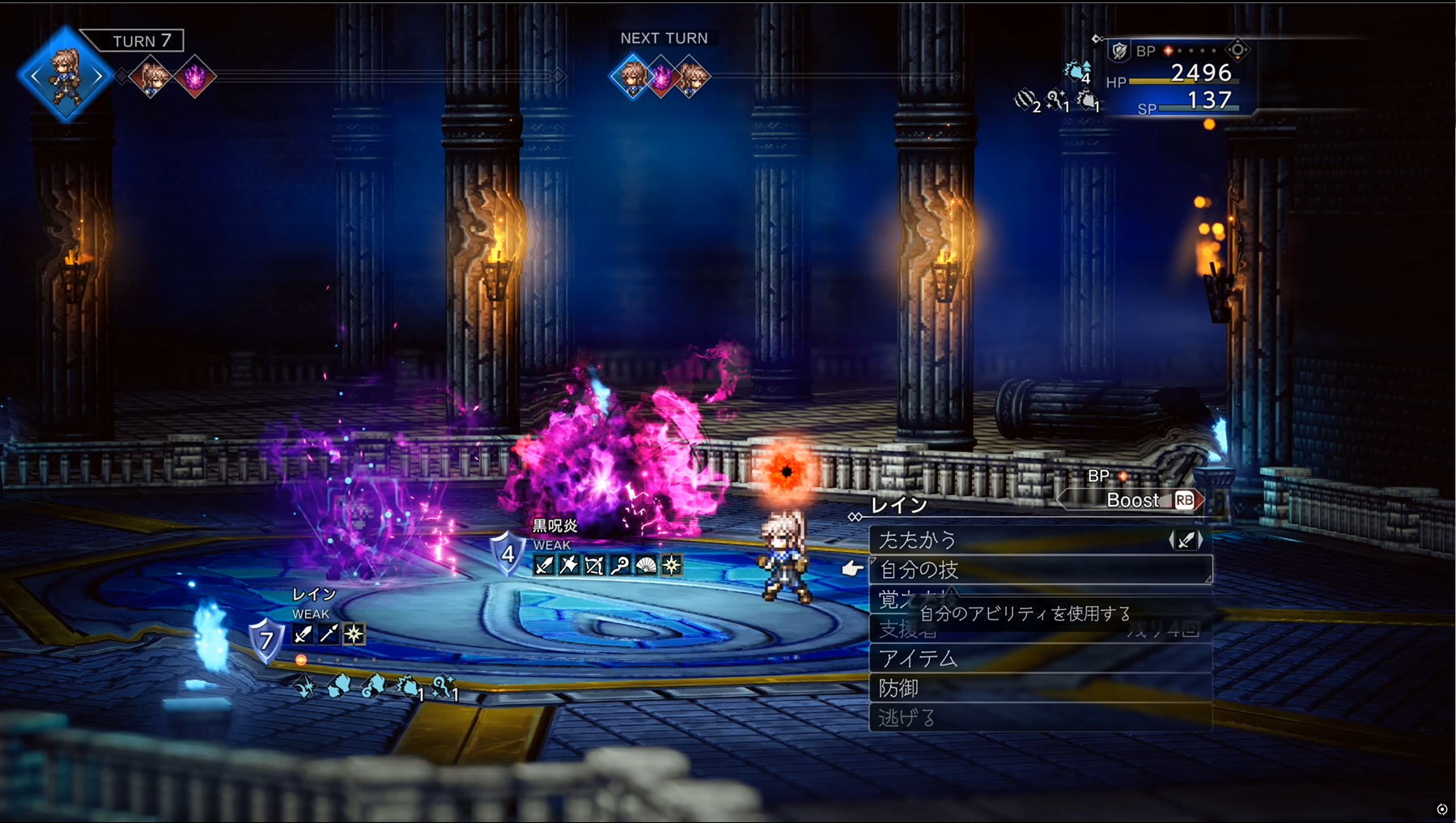The height and width of the screenshot is (823, 1456).
Task: Select the large current-turn character portrait
Action: [x=65, y=76]
